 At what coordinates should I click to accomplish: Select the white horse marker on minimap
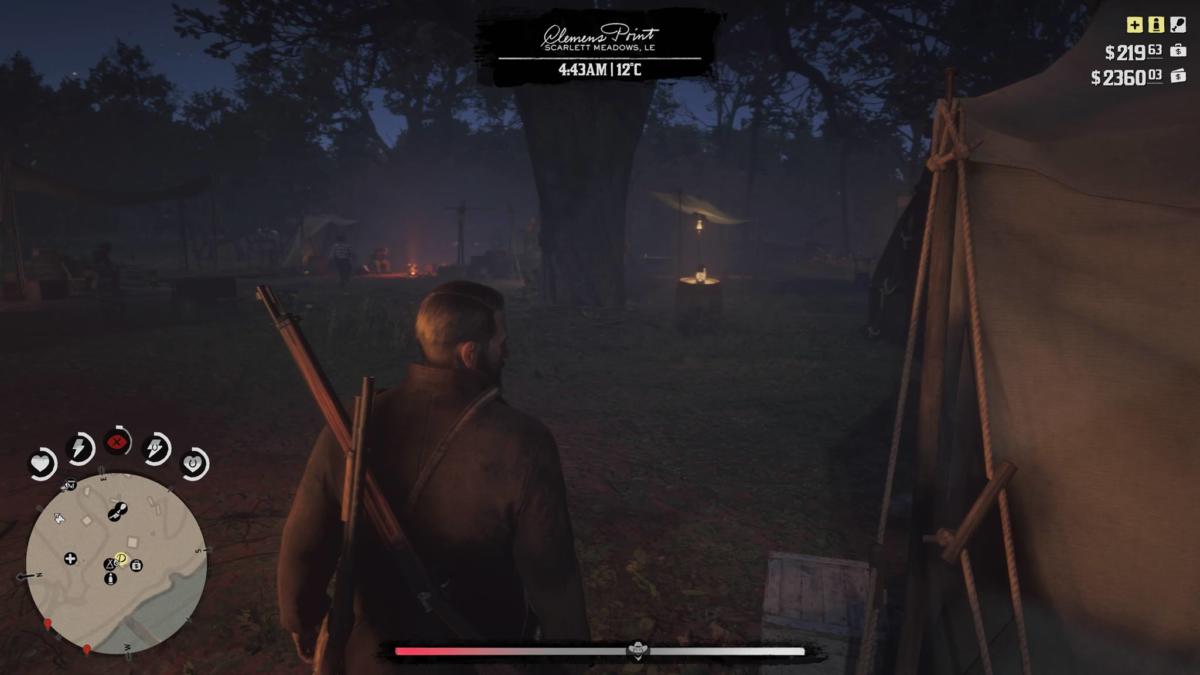click(59, 518)
